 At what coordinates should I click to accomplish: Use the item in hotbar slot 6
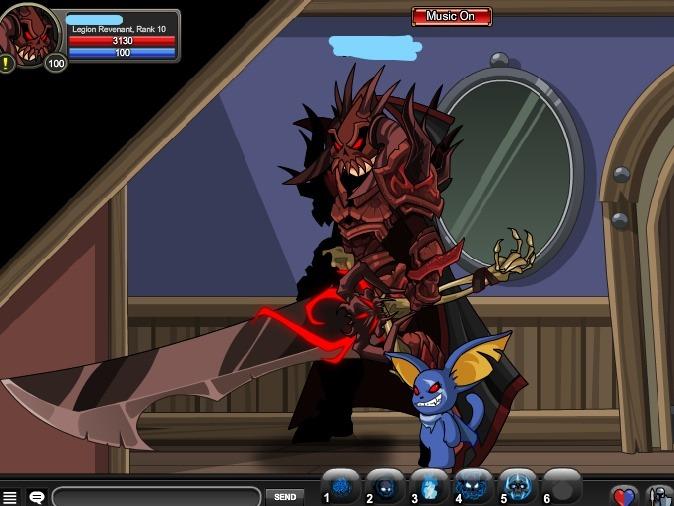[562, 488]
